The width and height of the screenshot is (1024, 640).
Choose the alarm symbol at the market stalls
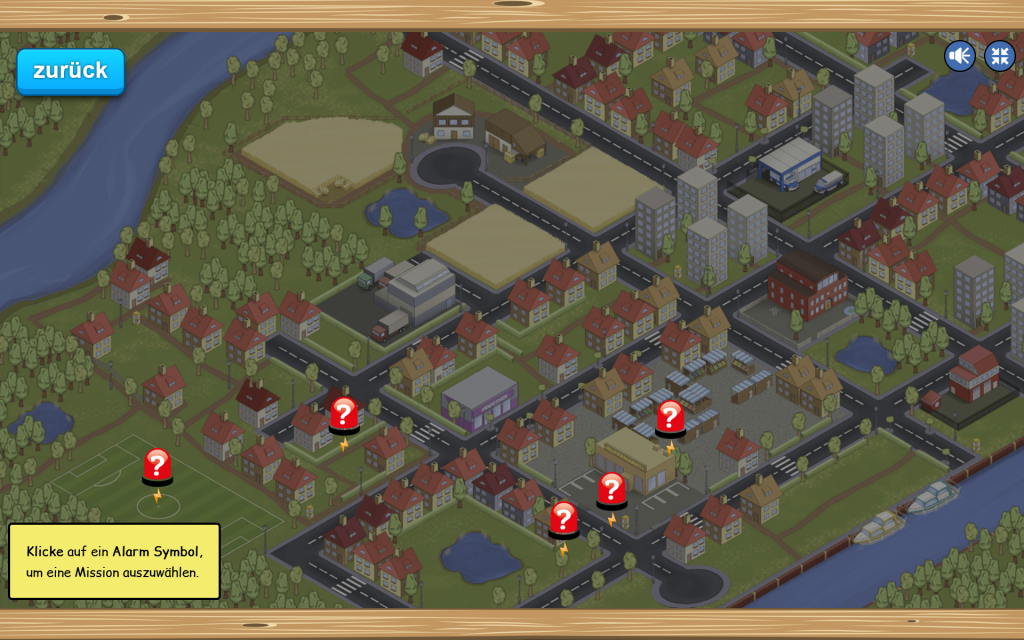click(670, 418)
